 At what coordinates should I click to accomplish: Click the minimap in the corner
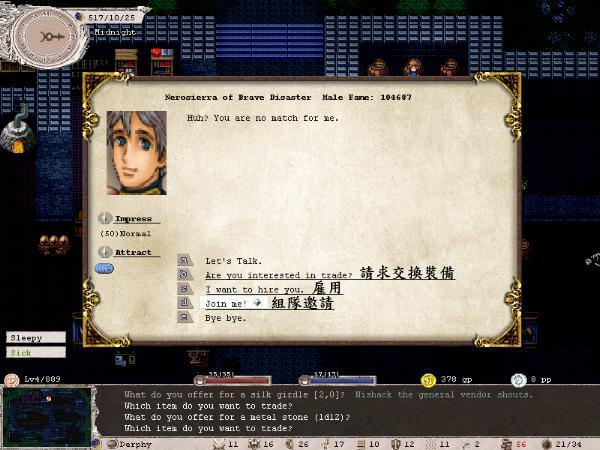pyautogui.click(x=47, y=412)
